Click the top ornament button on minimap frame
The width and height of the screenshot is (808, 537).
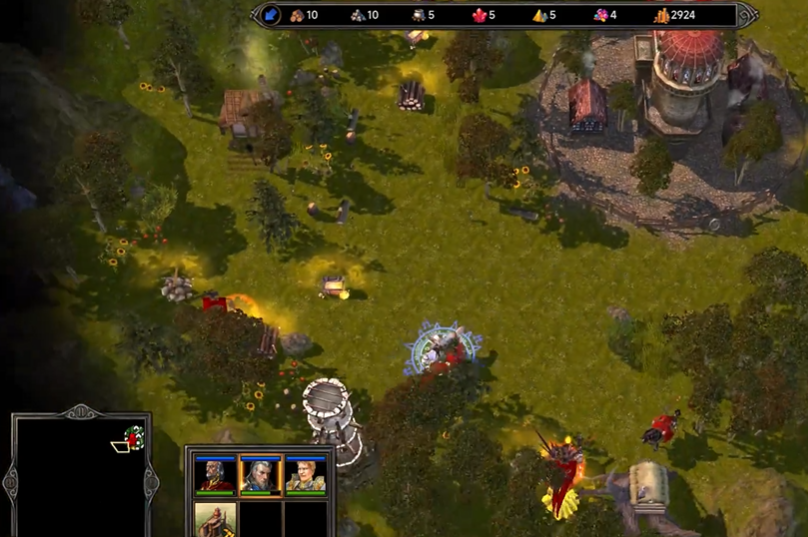(x=80, y=411)
